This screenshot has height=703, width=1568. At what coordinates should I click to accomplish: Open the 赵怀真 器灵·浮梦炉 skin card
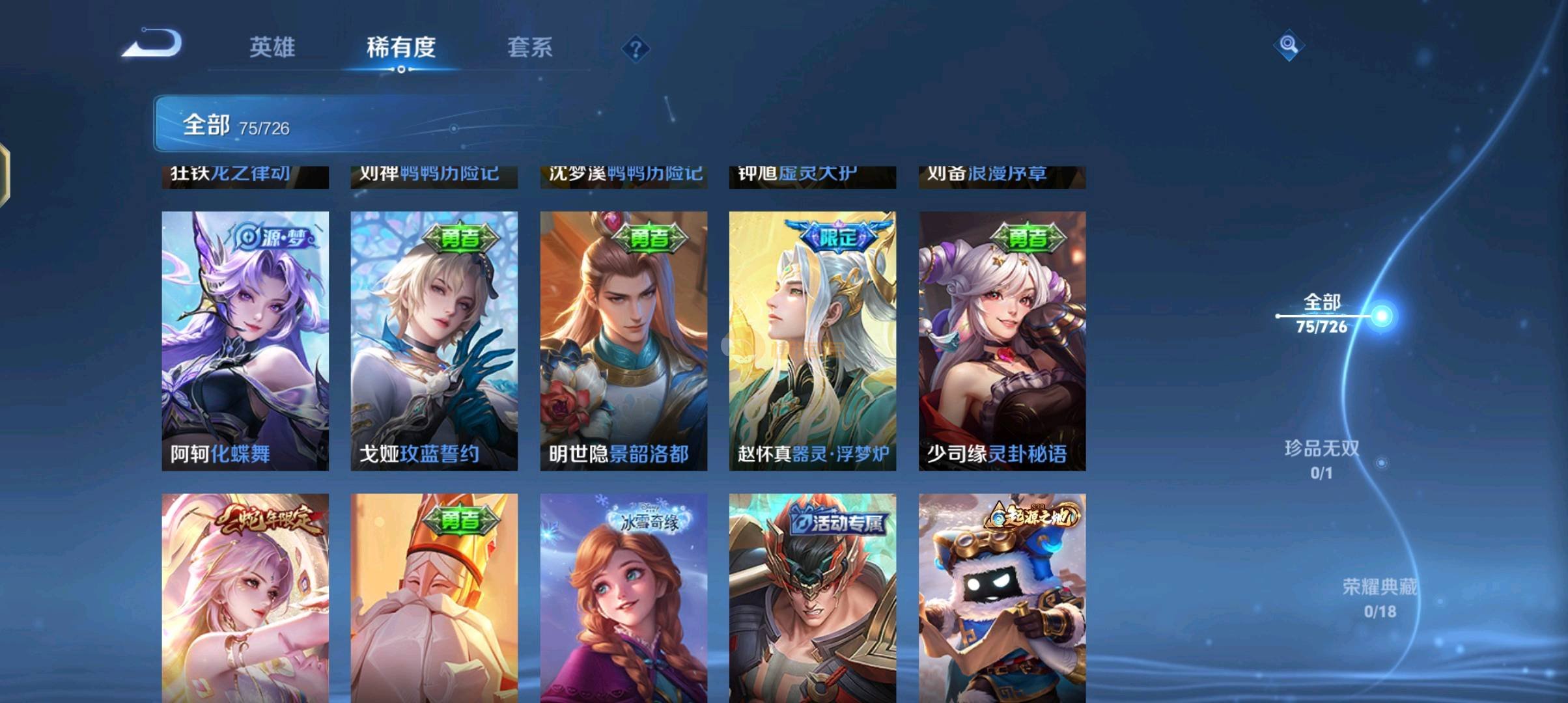click(812, 340)
